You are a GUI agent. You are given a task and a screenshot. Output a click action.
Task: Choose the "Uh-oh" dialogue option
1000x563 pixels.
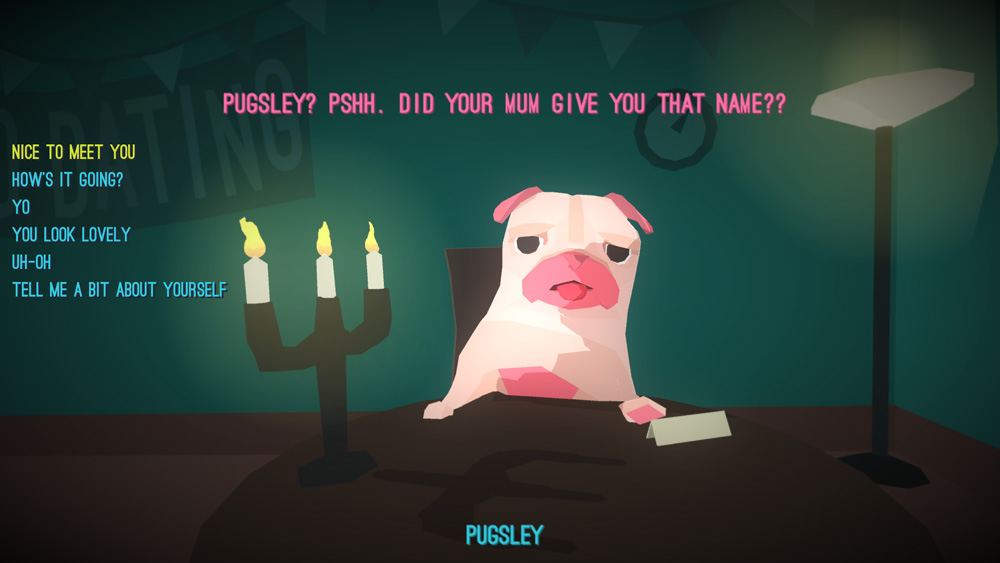(x=31, y=262)
